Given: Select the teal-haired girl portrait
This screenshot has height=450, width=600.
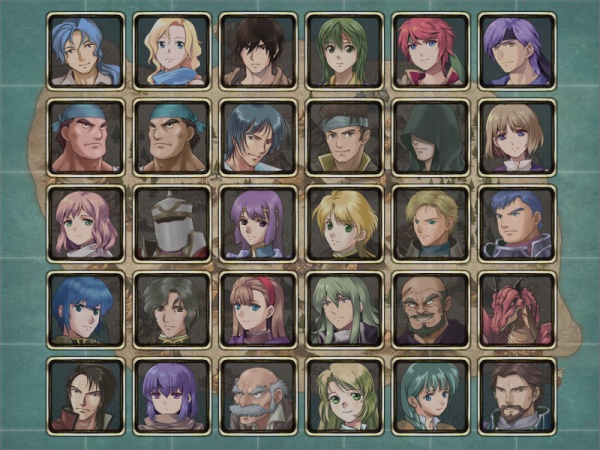Looking at the screenshot, I should click(431, 397).
